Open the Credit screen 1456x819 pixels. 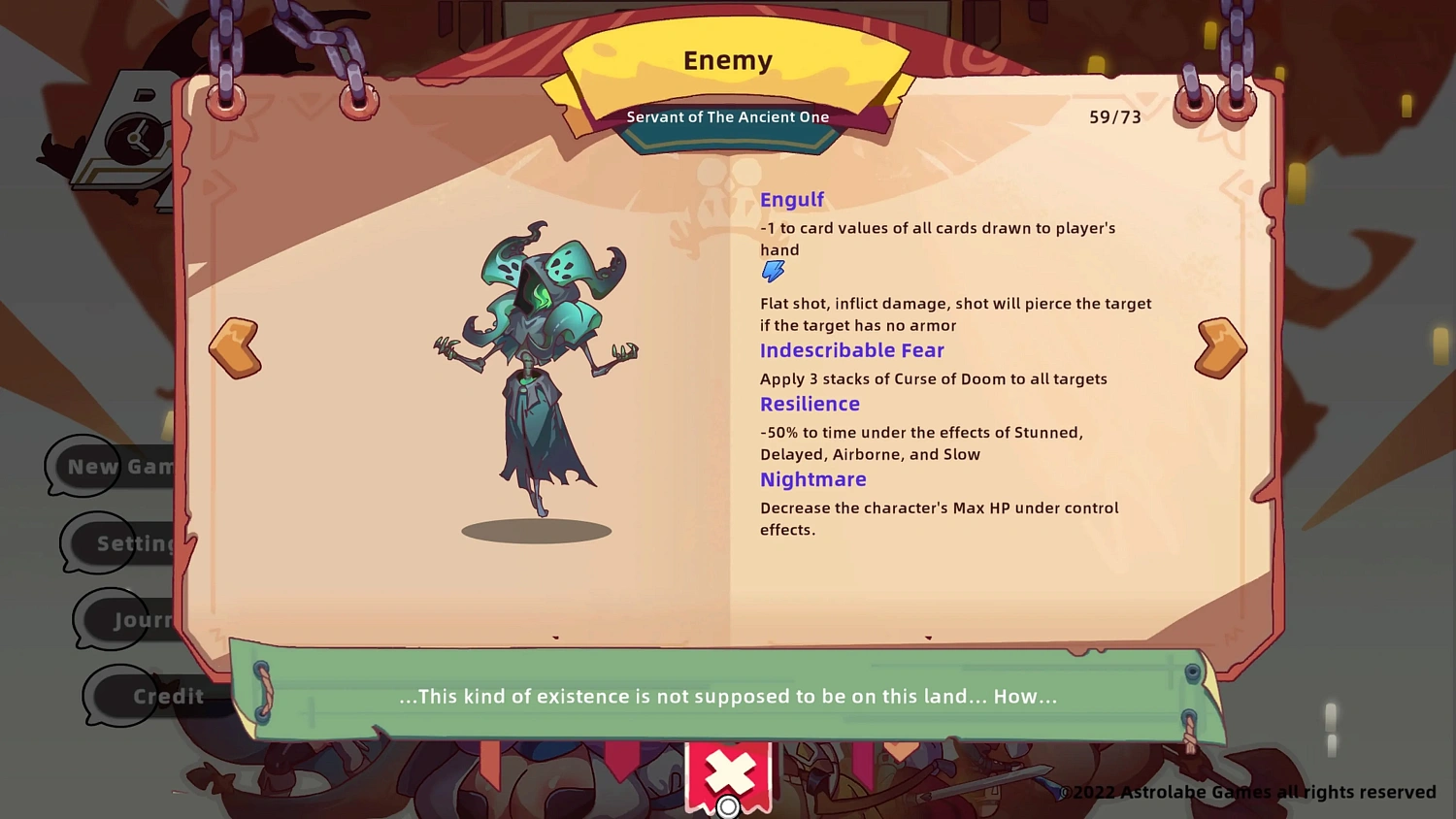tap(169, 696)
